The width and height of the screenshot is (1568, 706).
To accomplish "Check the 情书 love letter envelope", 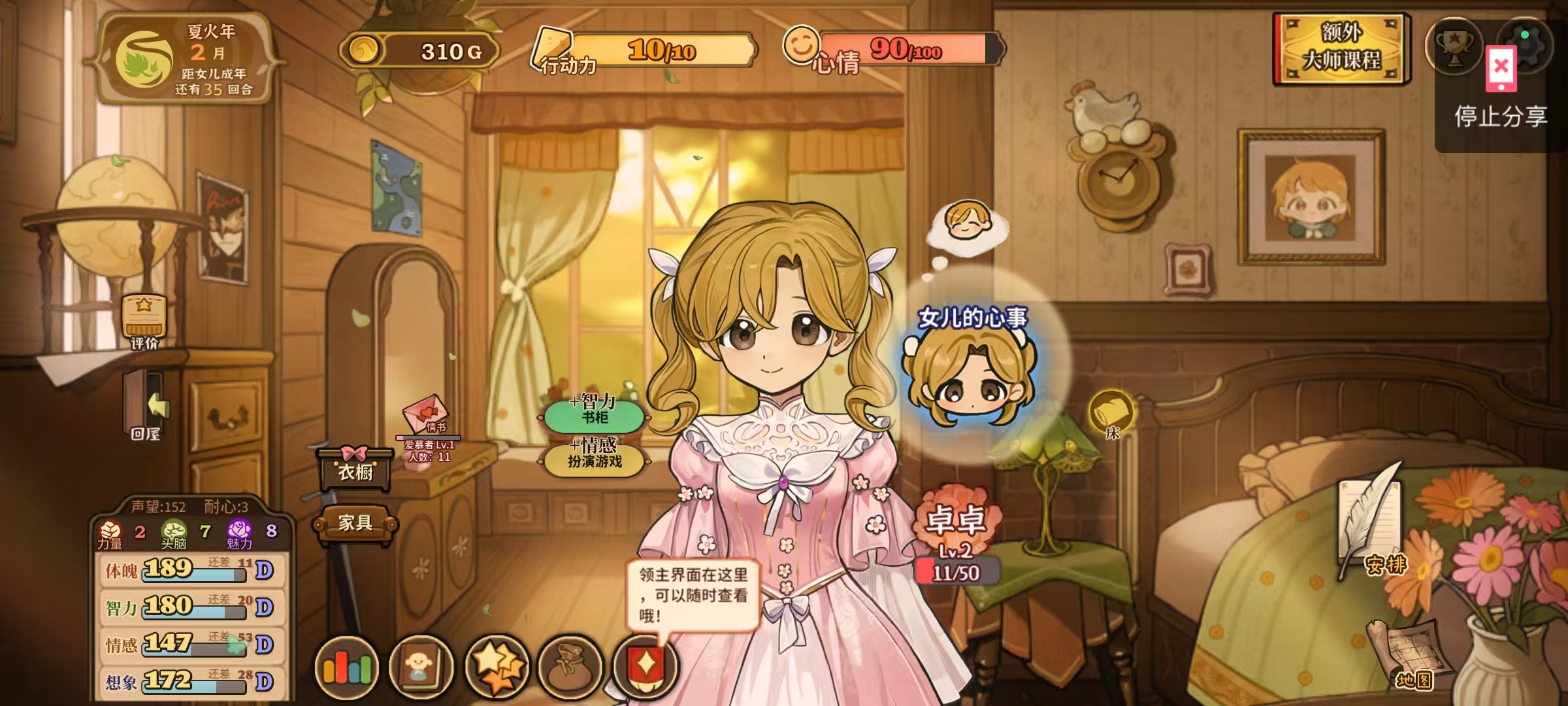I will tap(427, 416).
